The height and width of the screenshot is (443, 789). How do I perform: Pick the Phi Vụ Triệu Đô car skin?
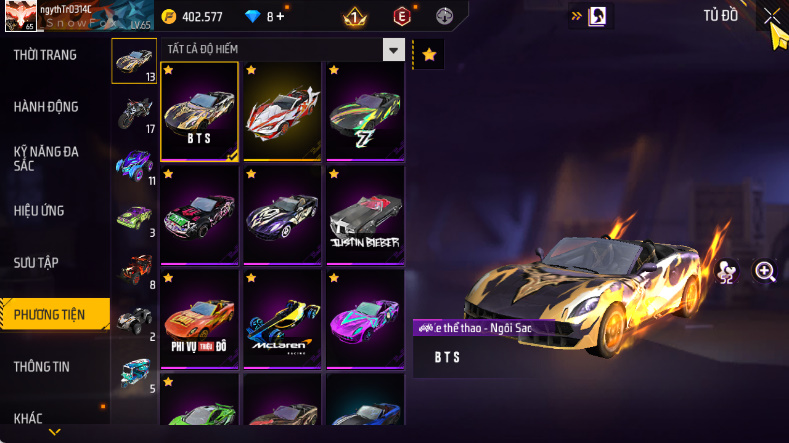tap(199, 318)
